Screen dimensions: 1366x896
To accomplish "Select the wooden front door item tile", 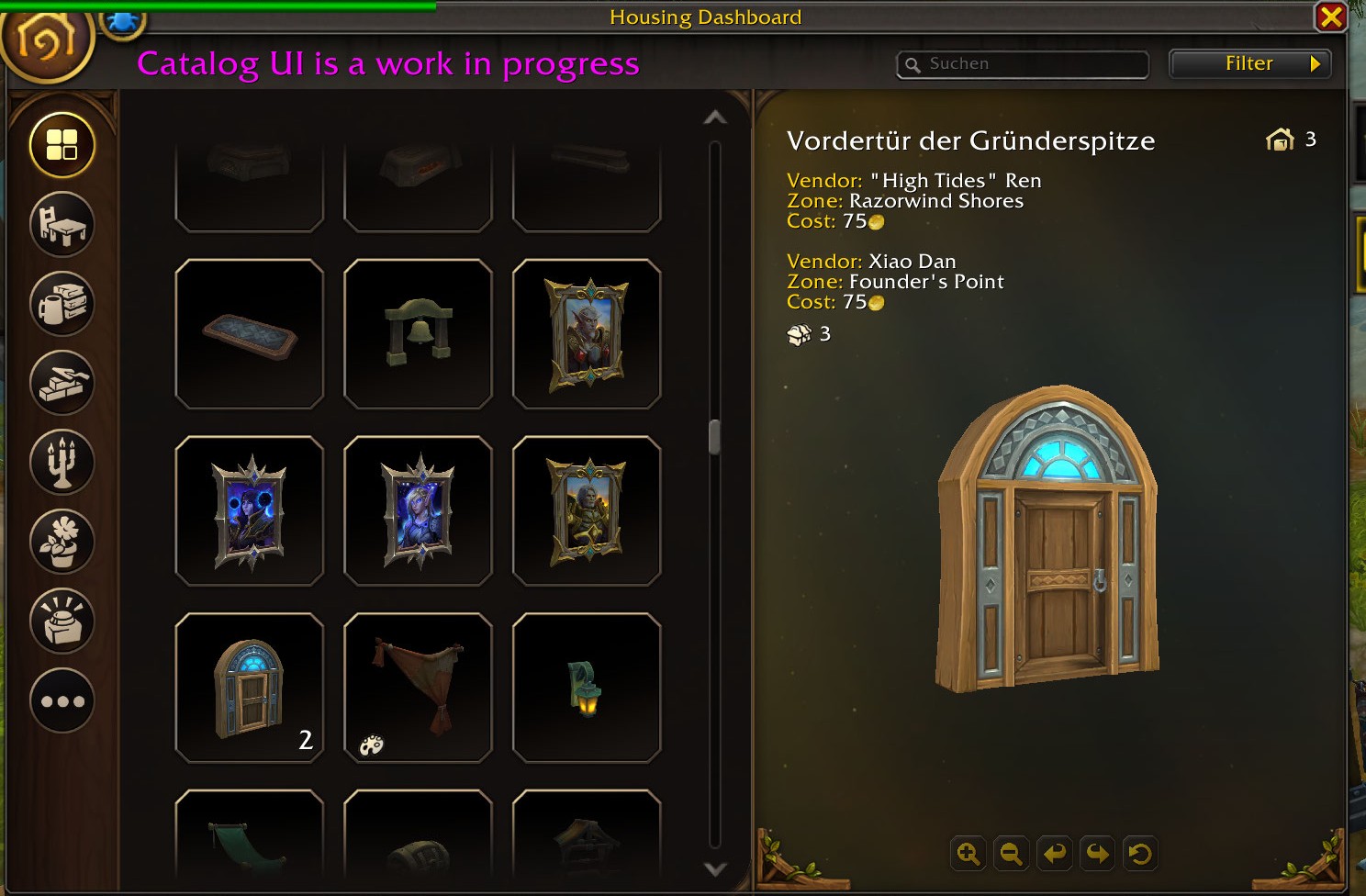I will [x=249, y=688].
